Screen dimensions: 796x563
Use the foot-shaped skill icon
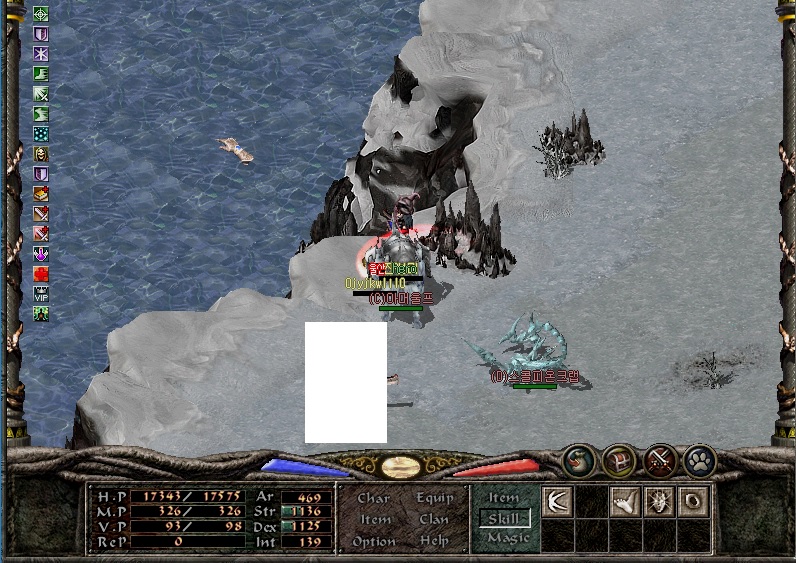pyautogui.click(x=626, y=502)
